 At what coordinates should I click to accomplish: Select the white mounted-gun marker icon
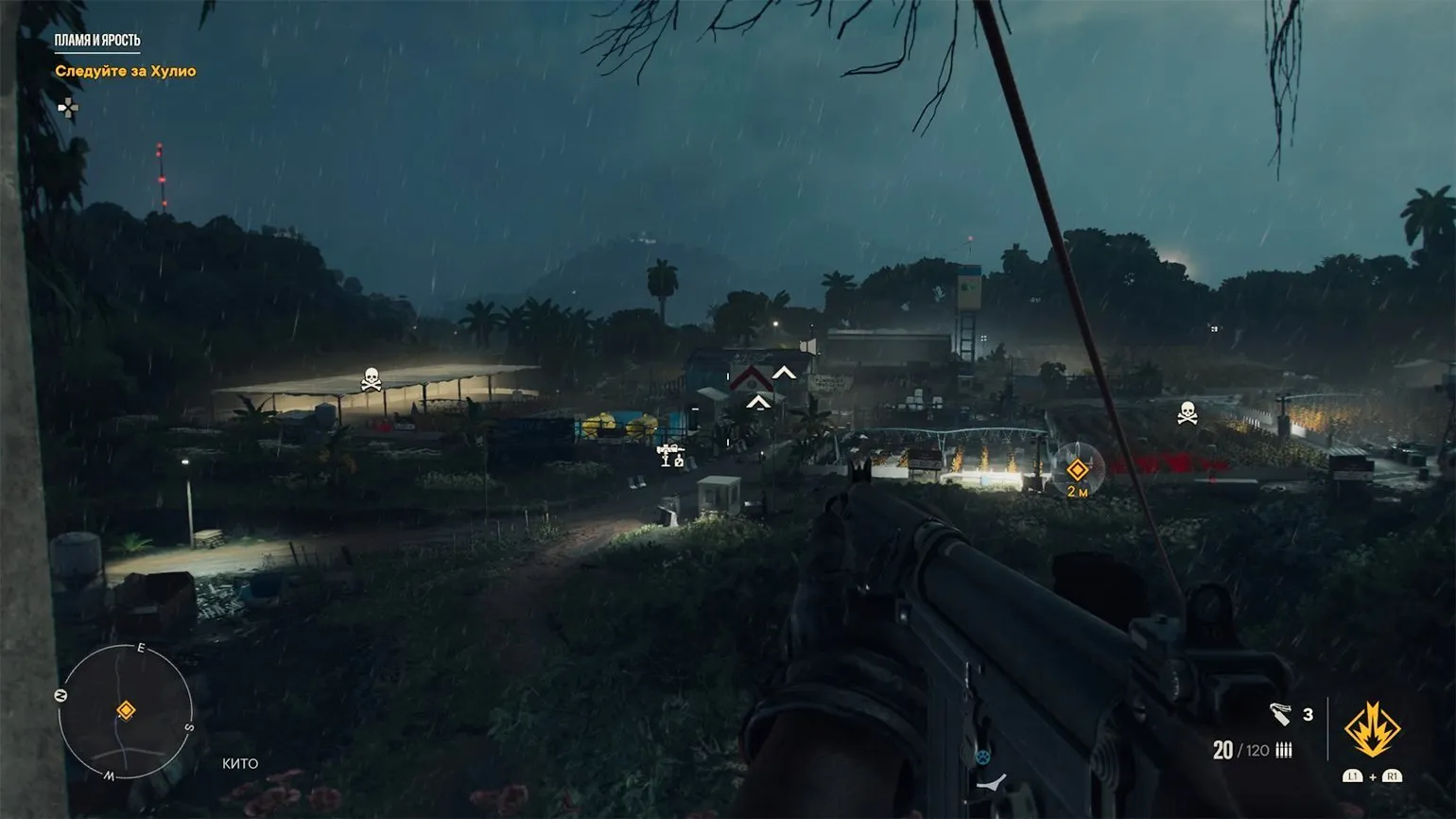tap(671, 455)
